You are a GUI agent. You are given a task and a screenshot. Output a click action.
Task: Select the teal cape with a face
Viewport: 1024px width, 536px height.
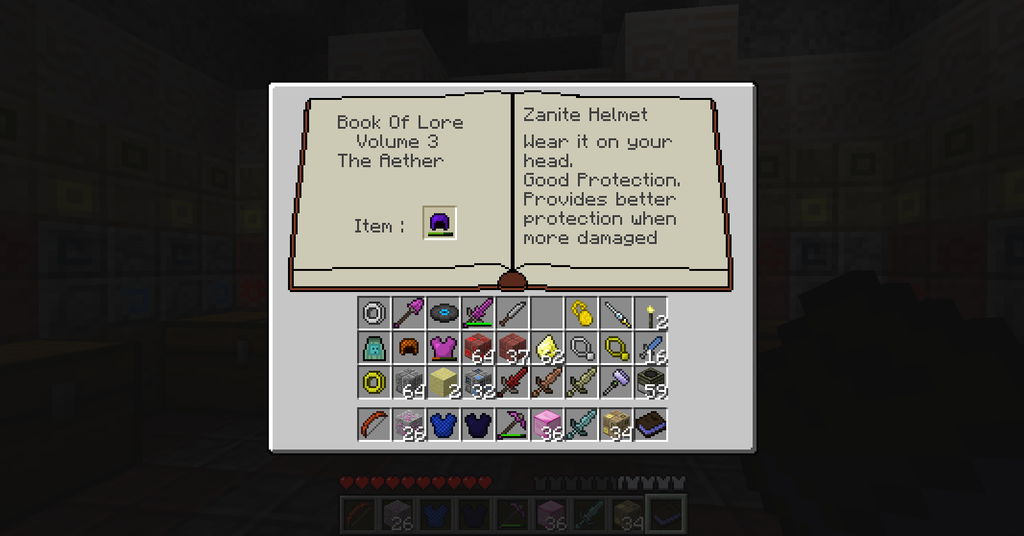(x=374, y=348)
